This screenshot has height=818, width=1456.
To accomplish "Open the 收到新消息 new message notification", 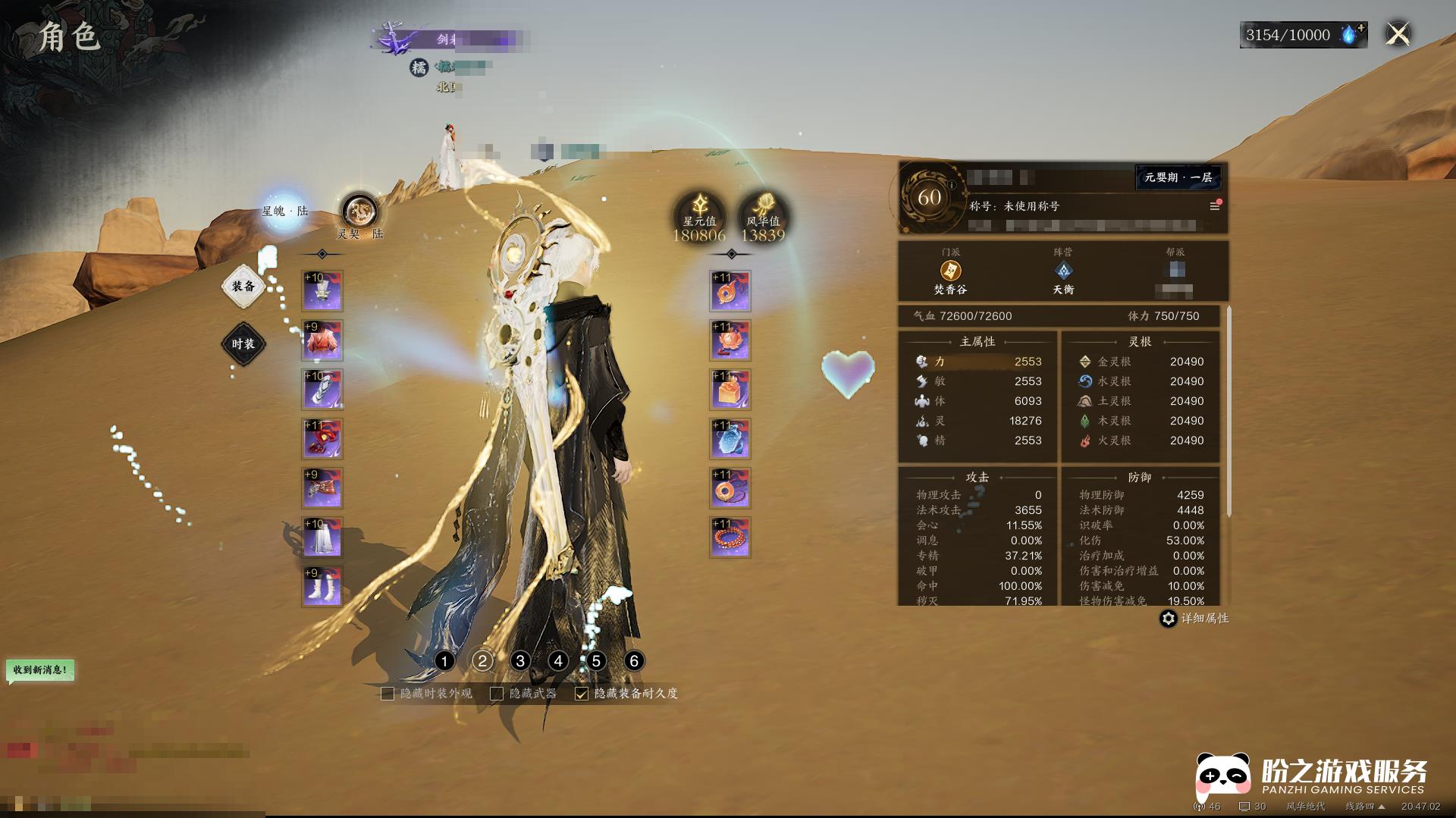I will (x=41, y=670).
